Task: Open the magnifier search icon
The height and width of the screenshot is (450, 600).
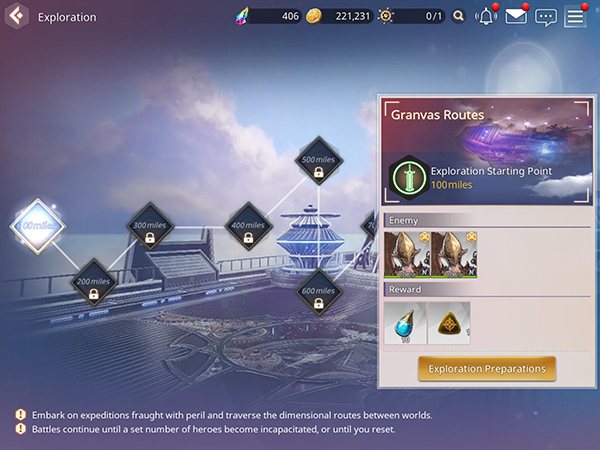Action: 459,17
